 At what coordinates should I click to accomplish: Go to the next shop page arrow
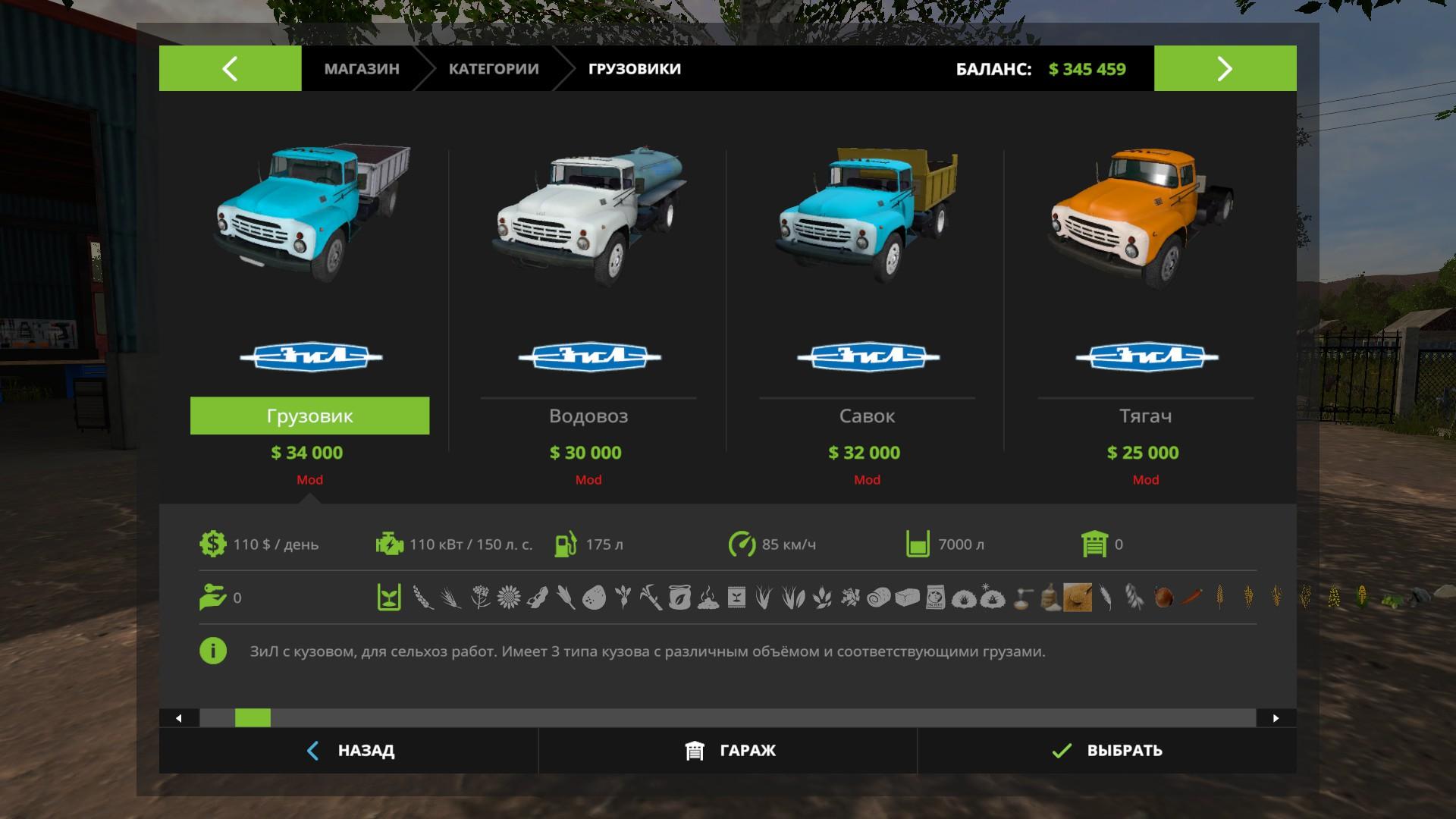[x=1225, y=68]
